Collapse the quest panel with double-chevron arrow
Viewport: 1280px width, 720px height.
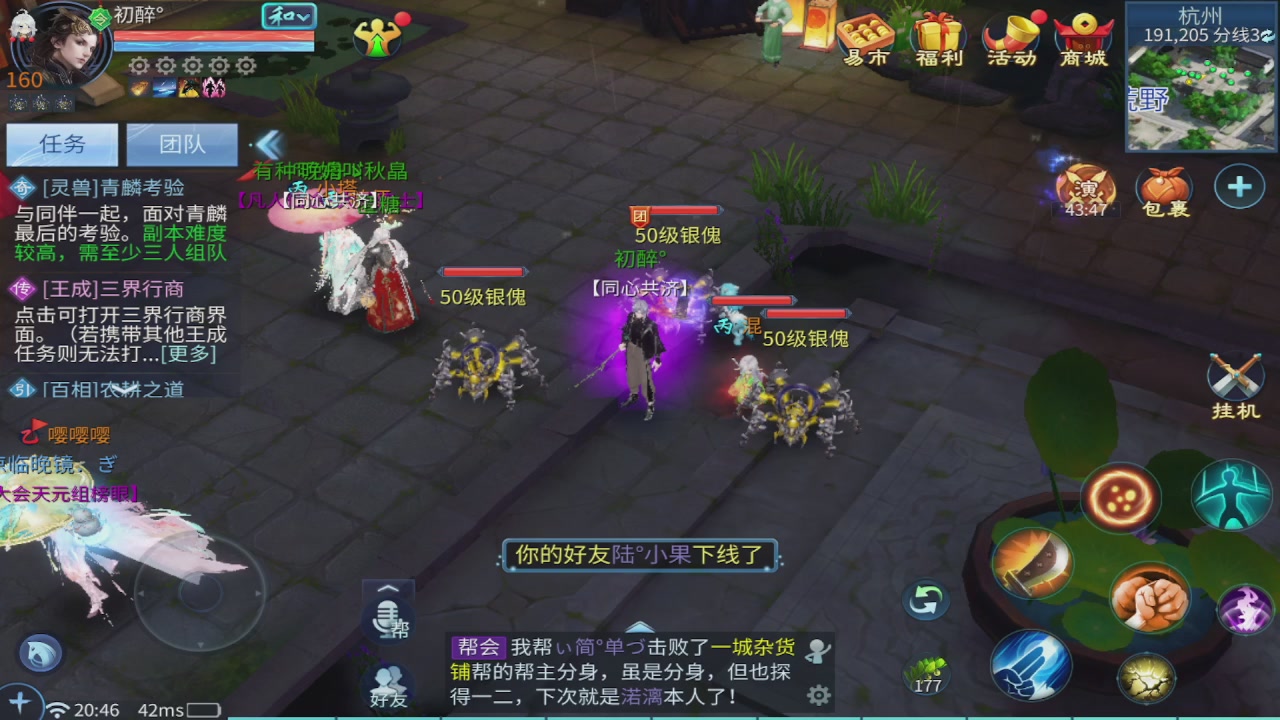(268, 146)
